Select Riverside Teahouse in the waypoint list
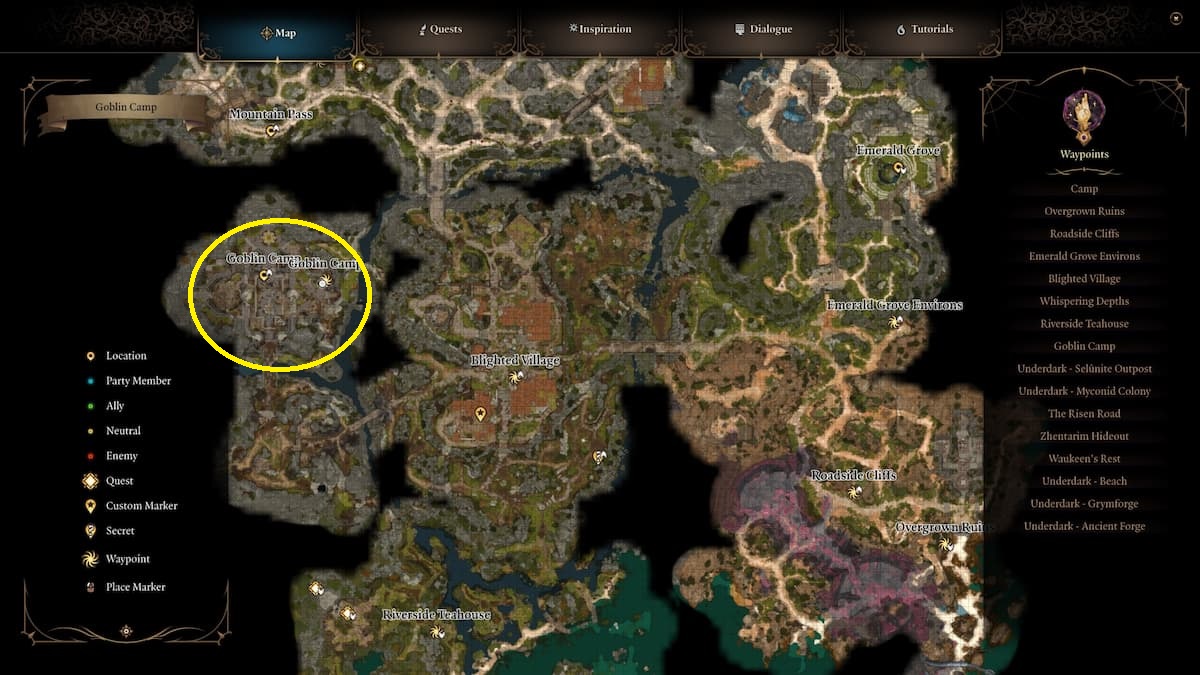The height and width of the screenshot is (675, 1200). click(1084, 324)
